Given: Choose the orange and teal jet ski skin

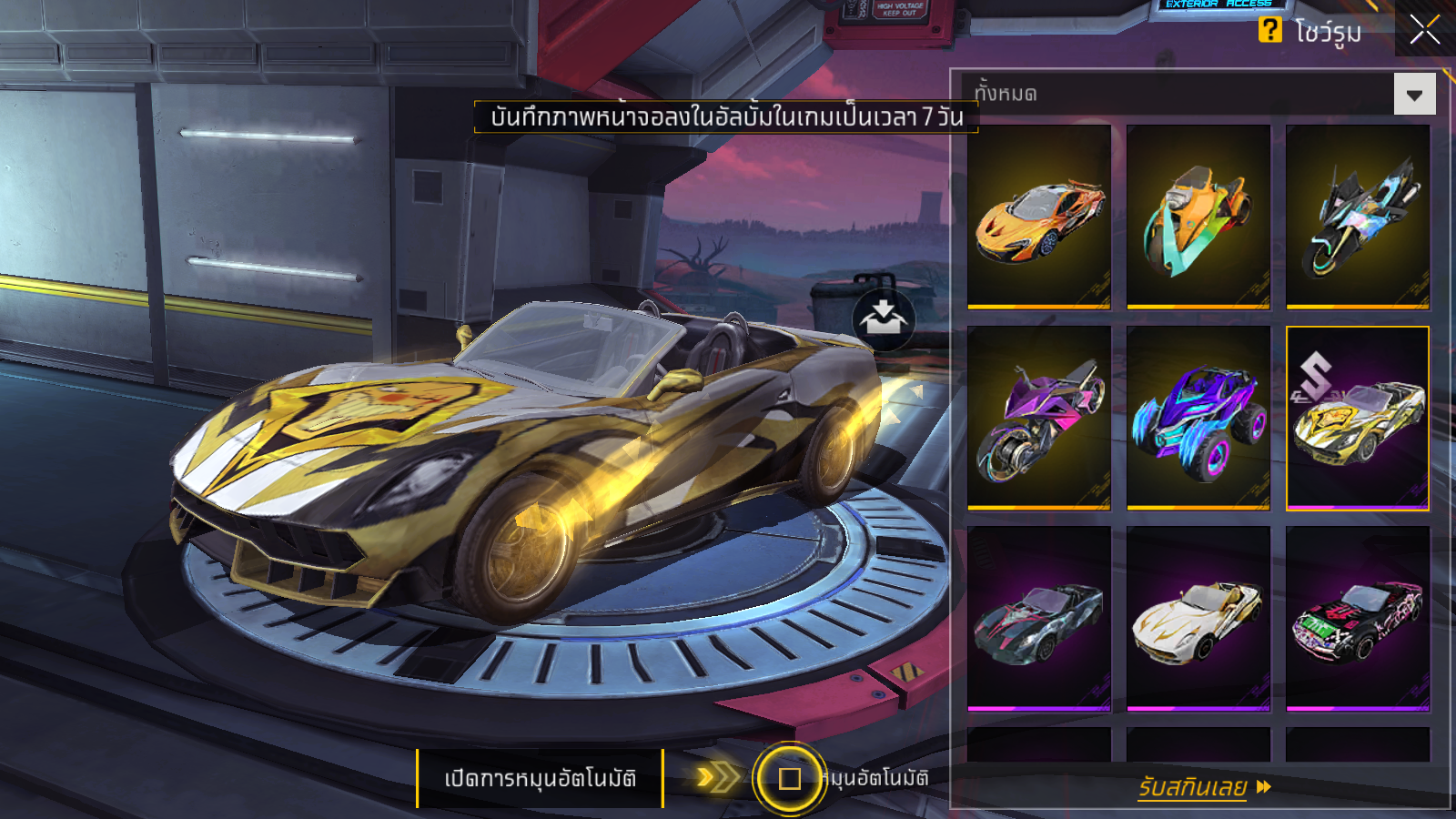Looking at the screenshot, I should point(1198,217).
